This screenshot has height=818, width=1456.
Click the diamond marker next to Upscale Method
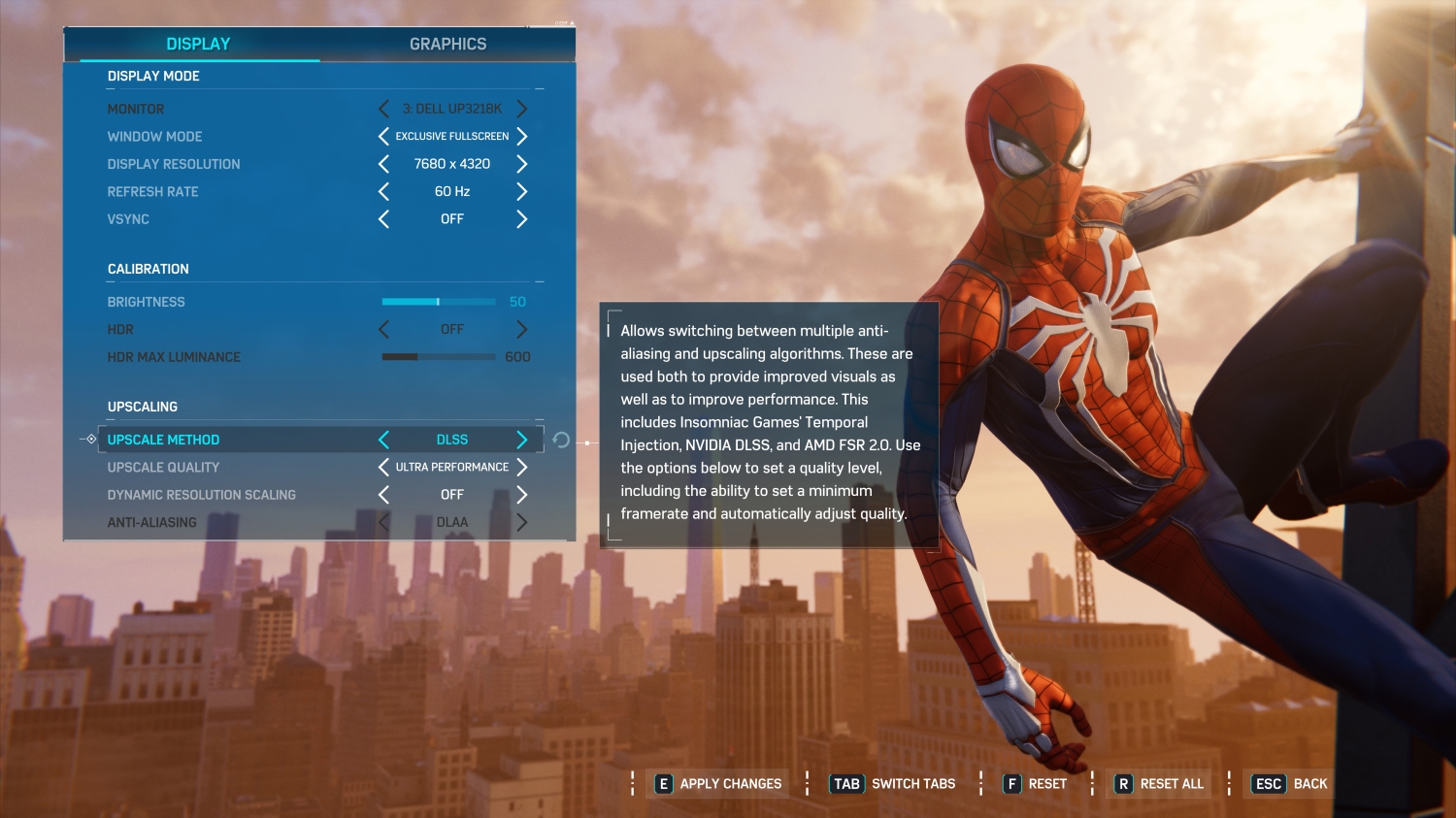pyautogui.click(x=90, y=440)
